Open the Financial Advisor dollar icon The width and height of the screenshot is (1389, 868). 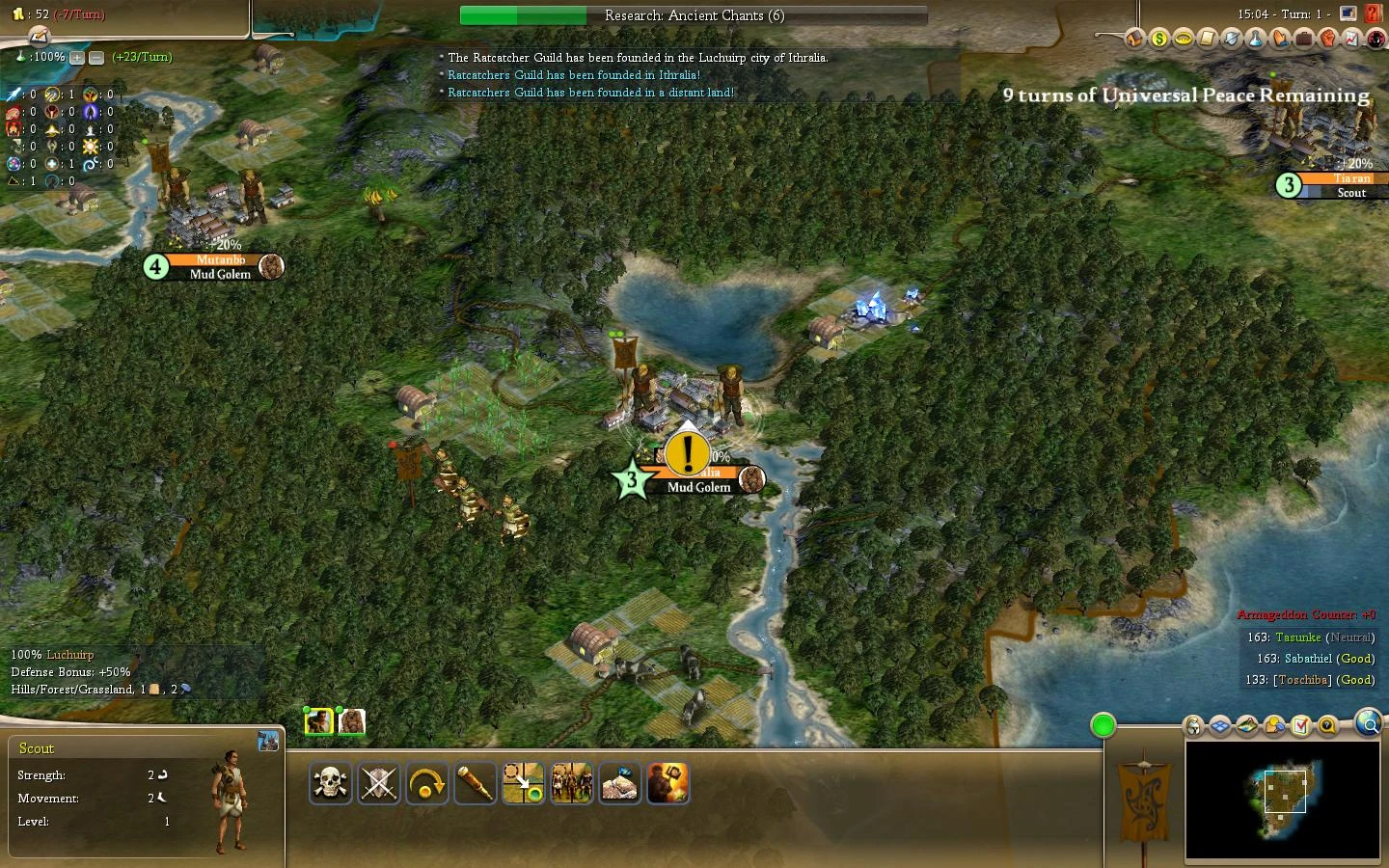1158,39
